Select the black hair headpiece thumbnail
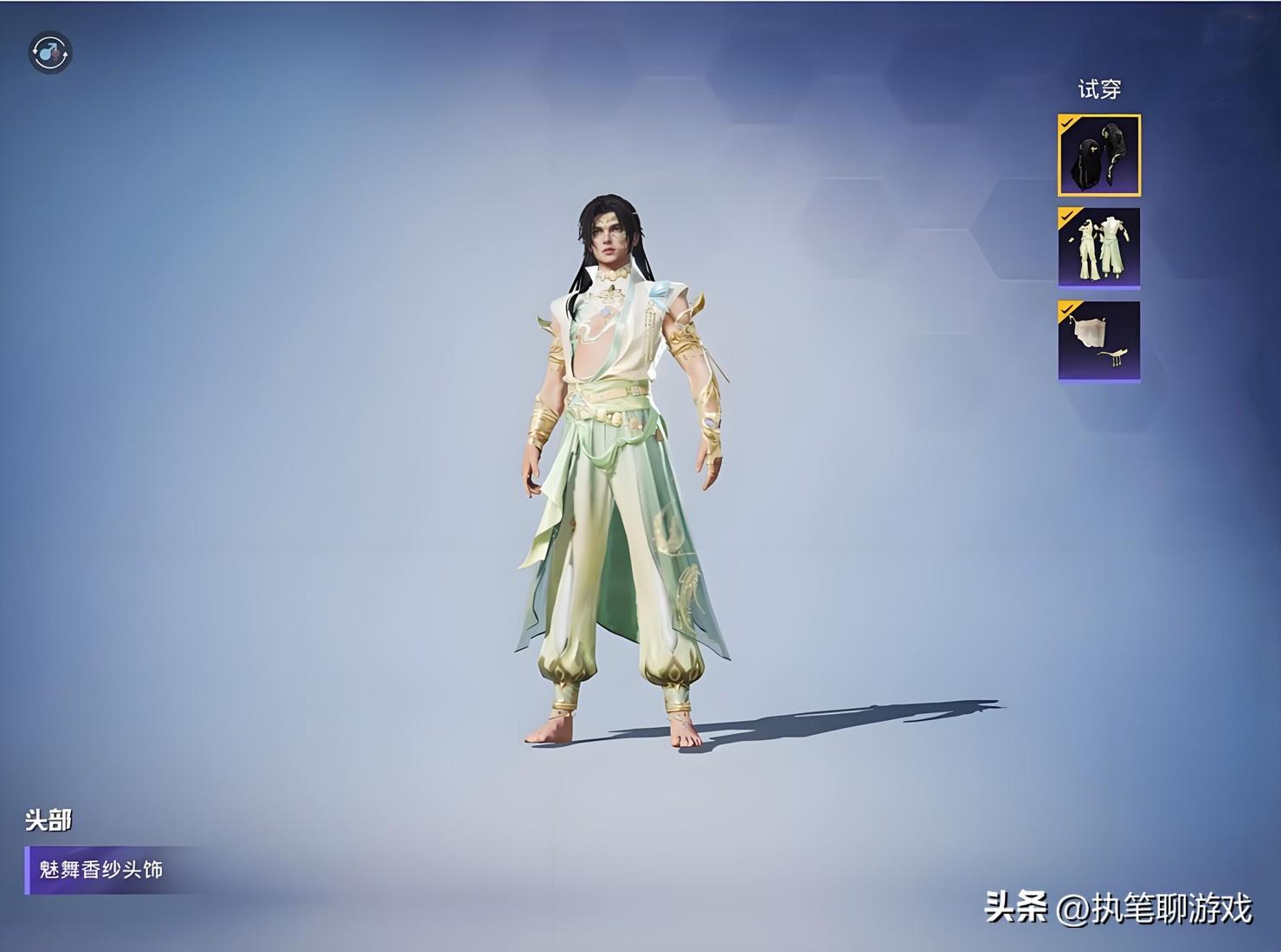Image resolution: width=1281 pixels, height=952 pixels. pyautogui.click(x=1098, y=156)
